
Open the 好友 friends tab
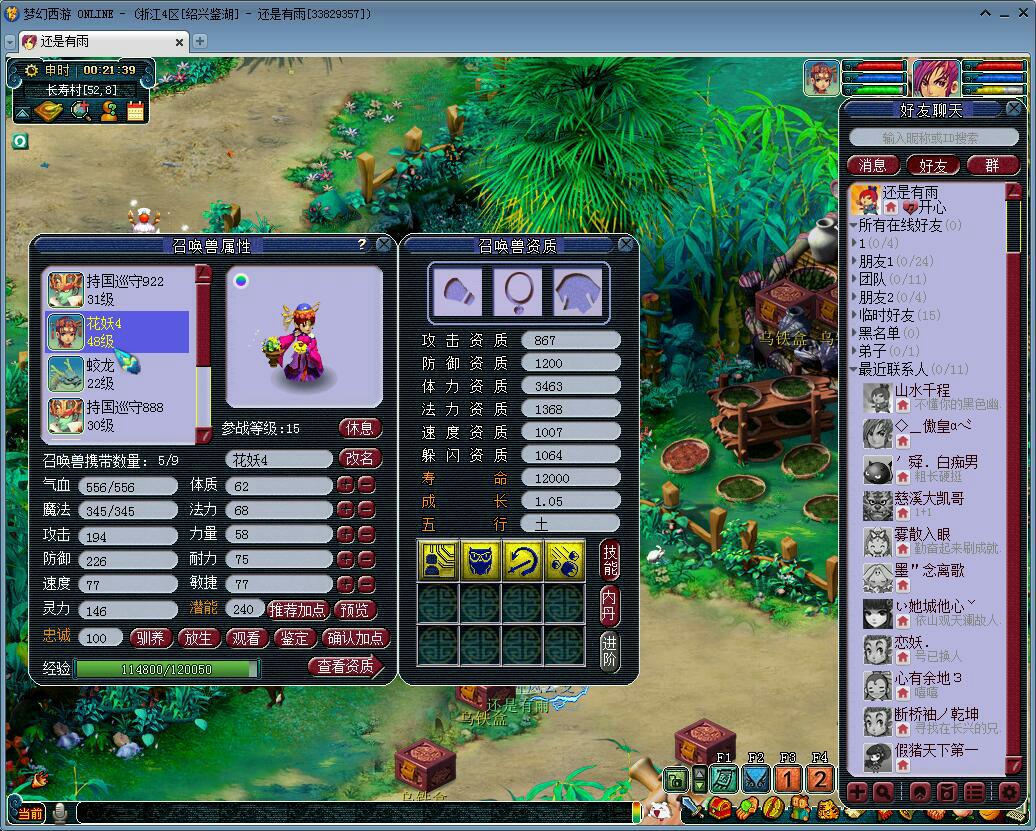click(x=932, y=165)
